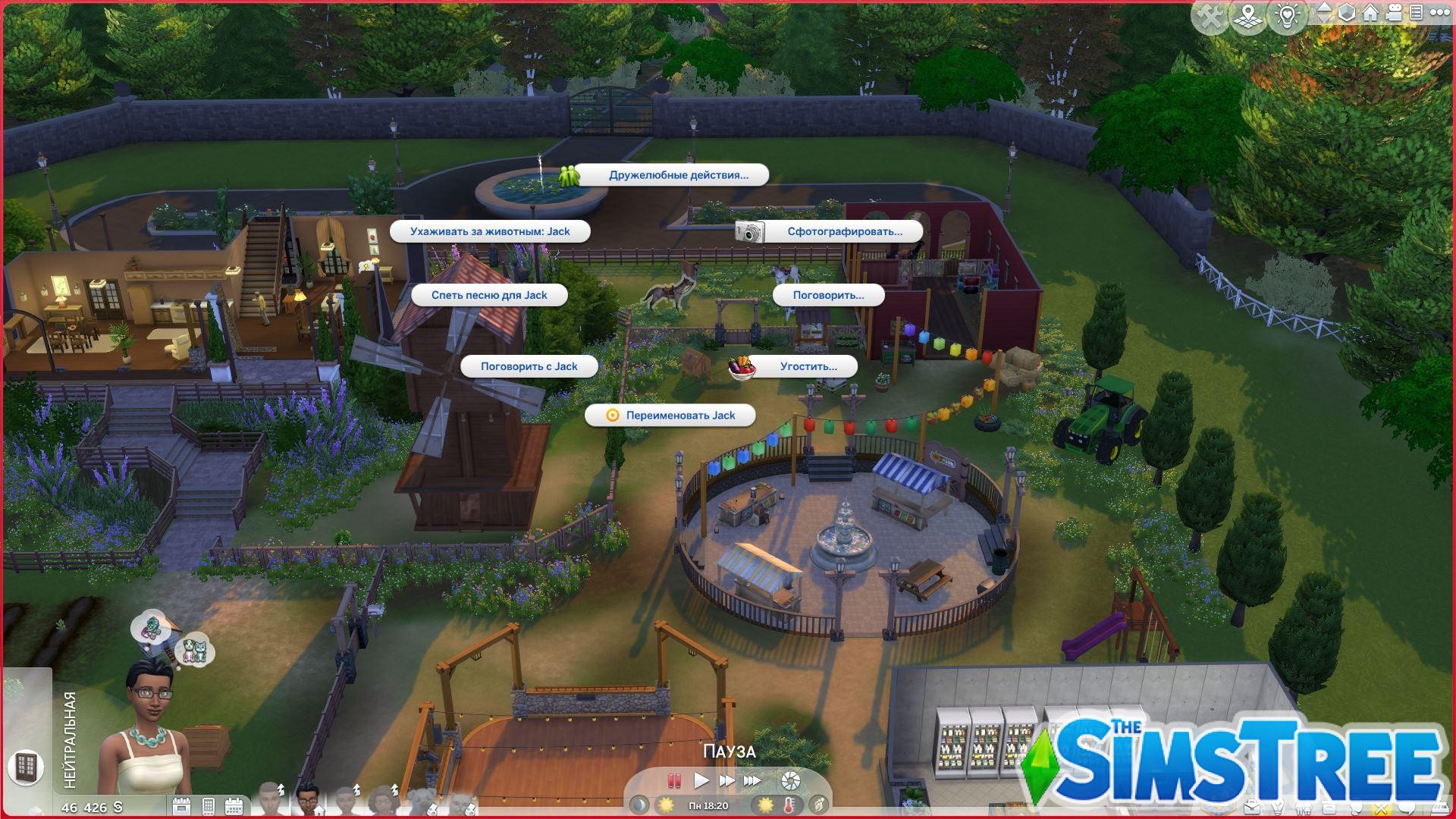Open the three-dots options menu

[x=1439, y=13]
